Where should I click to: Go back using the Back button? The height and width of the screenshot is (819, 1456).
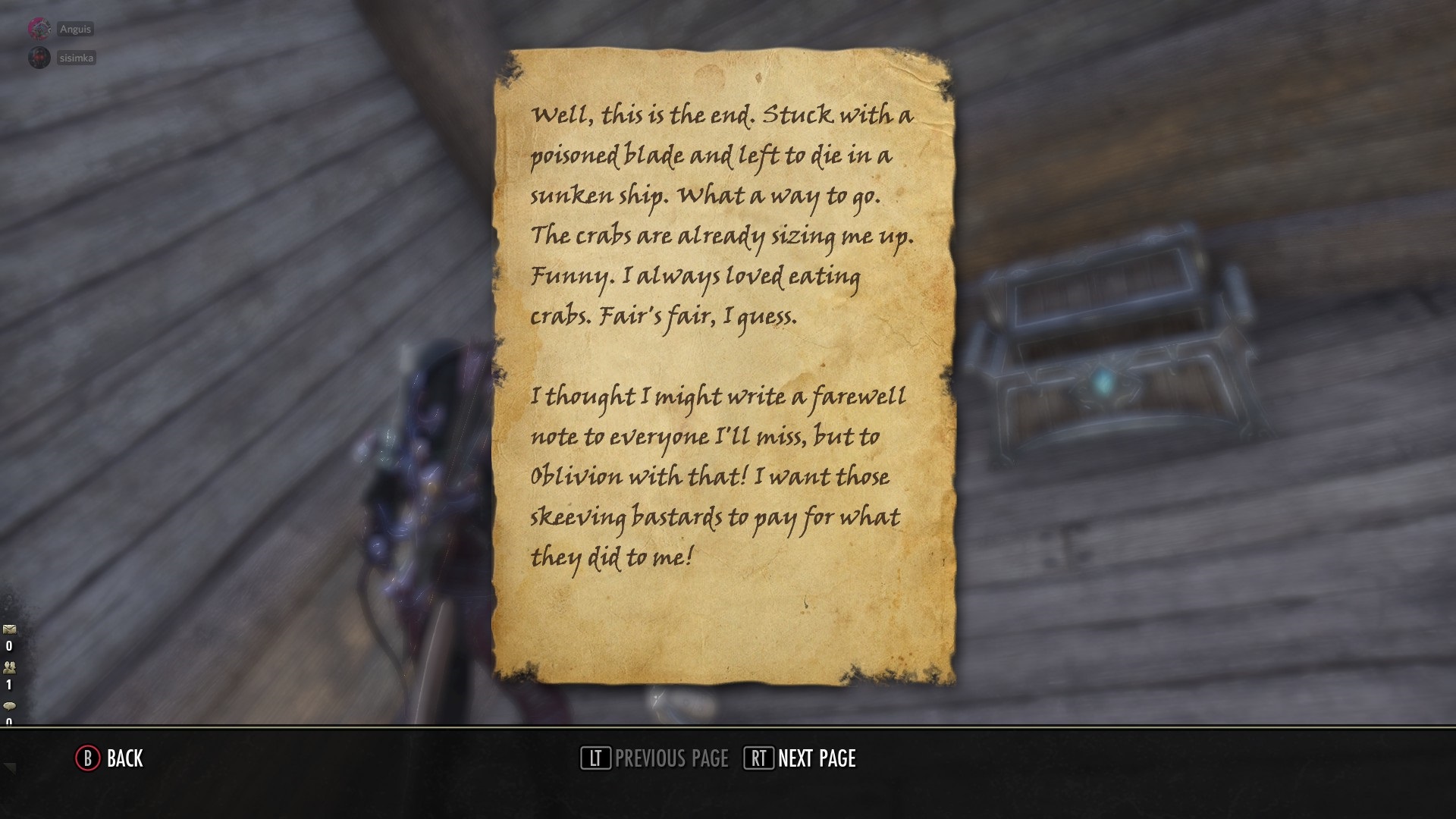point(109,758)
